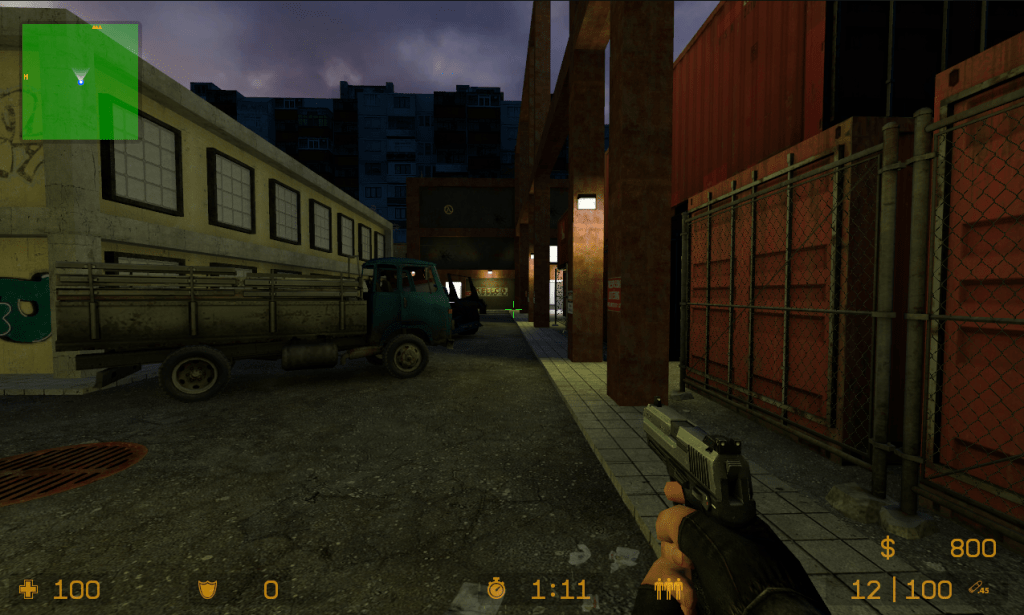Click the round timer clock icon
This screenshot has height=615, width=1024.
tap(496, 589)
